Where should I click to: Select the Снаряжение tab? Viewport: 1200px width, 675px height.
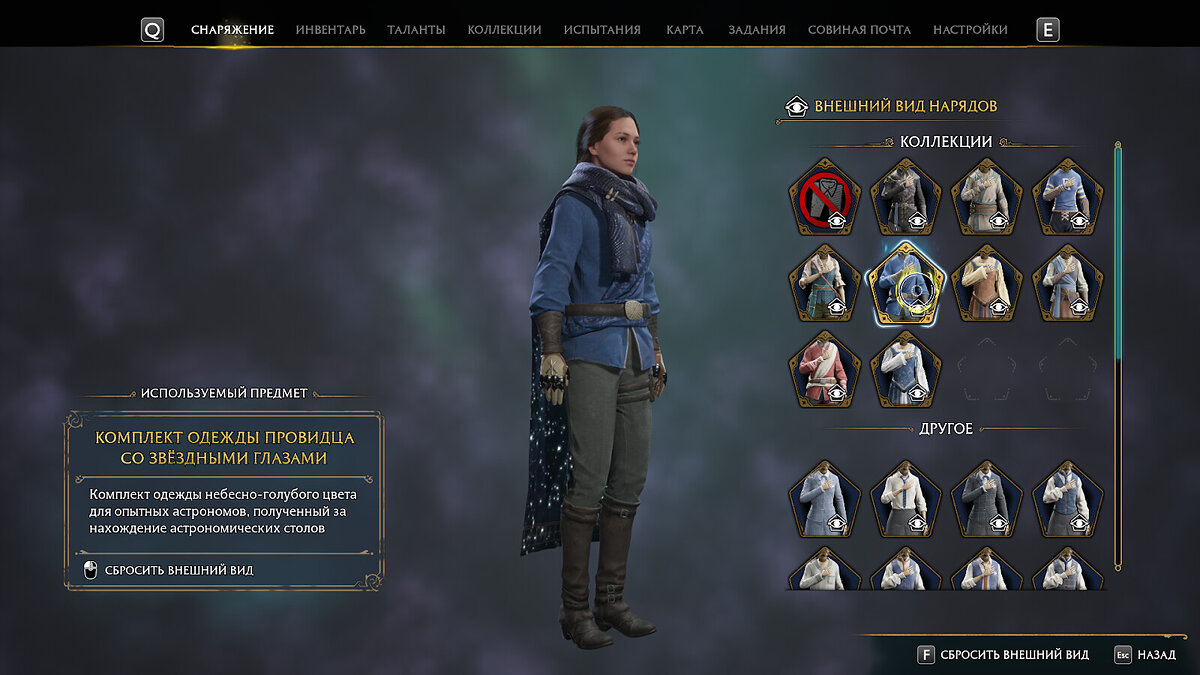(232, 30)
